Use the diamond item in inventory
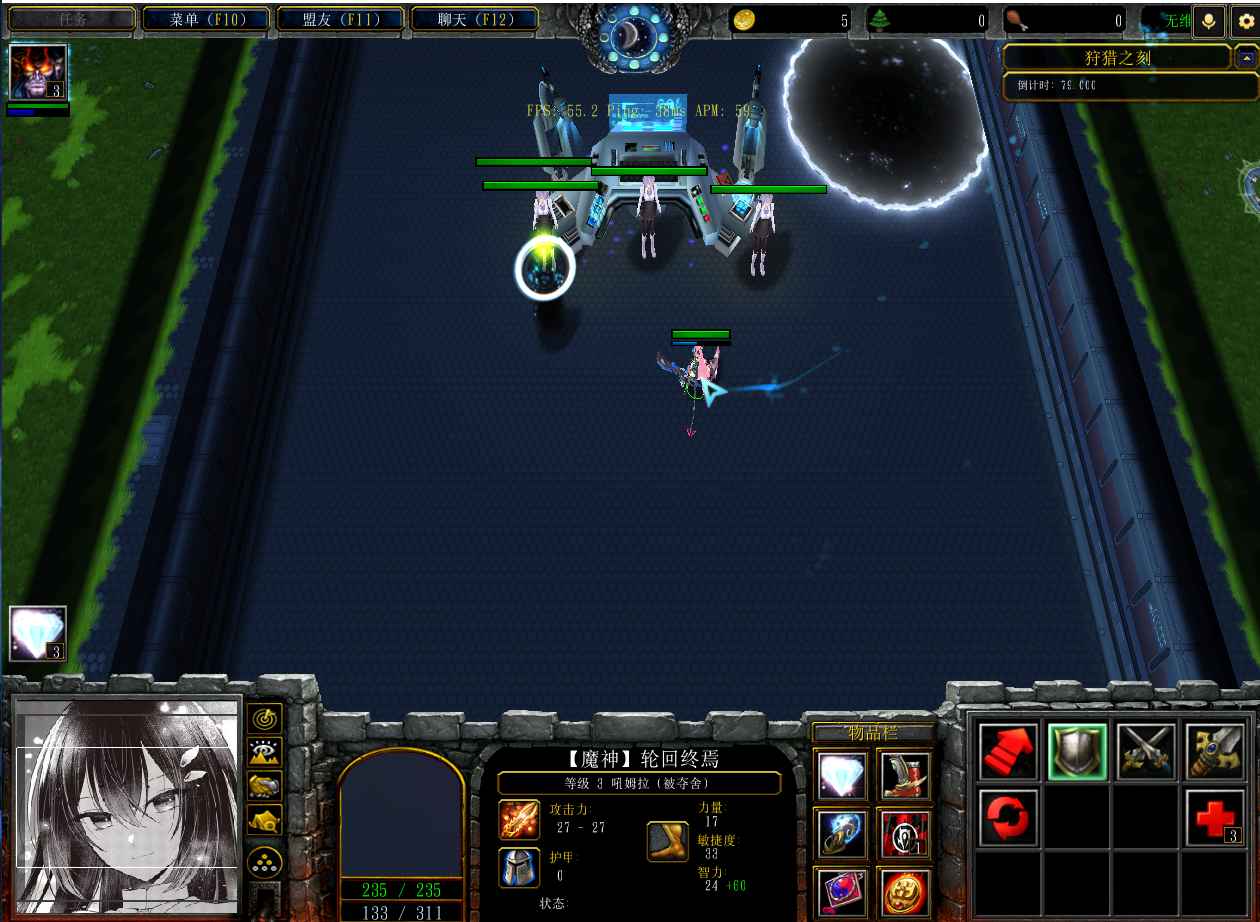The width and height of the screenshot is (1260, 922). (x=842, y=775)
